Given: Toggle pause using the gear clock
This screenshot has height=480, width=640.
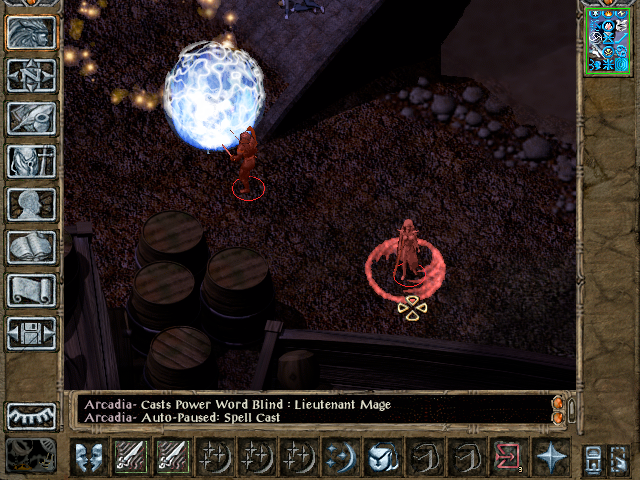Looking at the screenshot, I should 32,455.
